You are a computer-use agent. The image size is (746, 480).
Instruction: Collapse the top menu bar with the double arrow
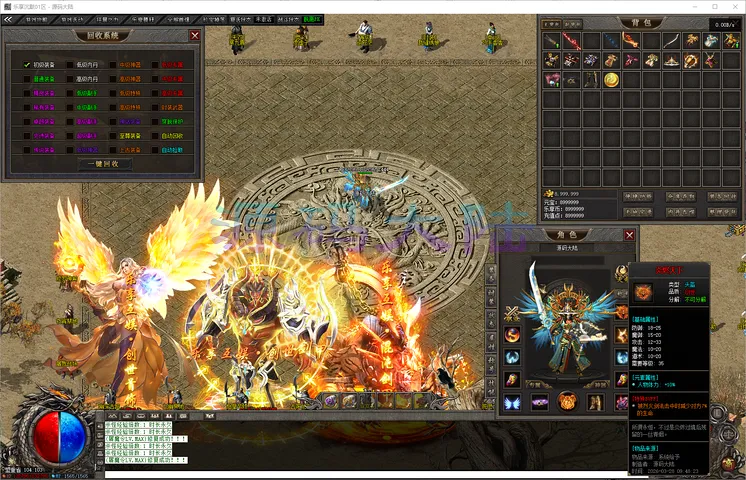(8, 19)
